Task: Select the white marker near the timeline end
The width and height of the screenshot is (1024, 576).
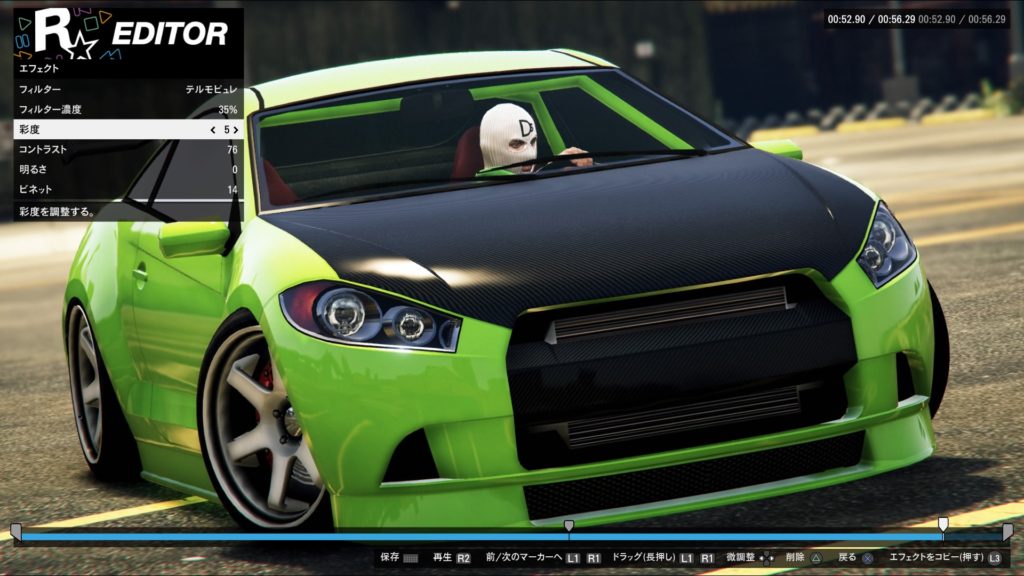Action: tap(942, 525)
